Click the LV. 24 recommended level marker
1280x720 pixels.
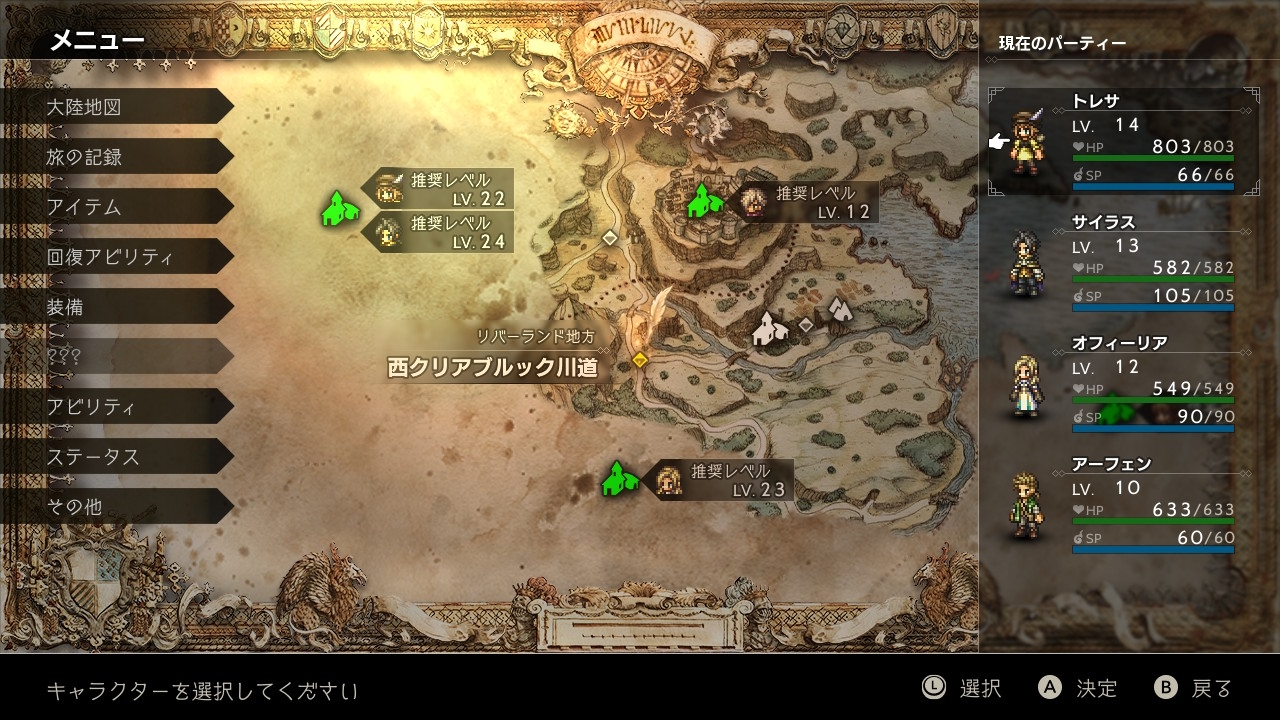(x=444, y=232)
